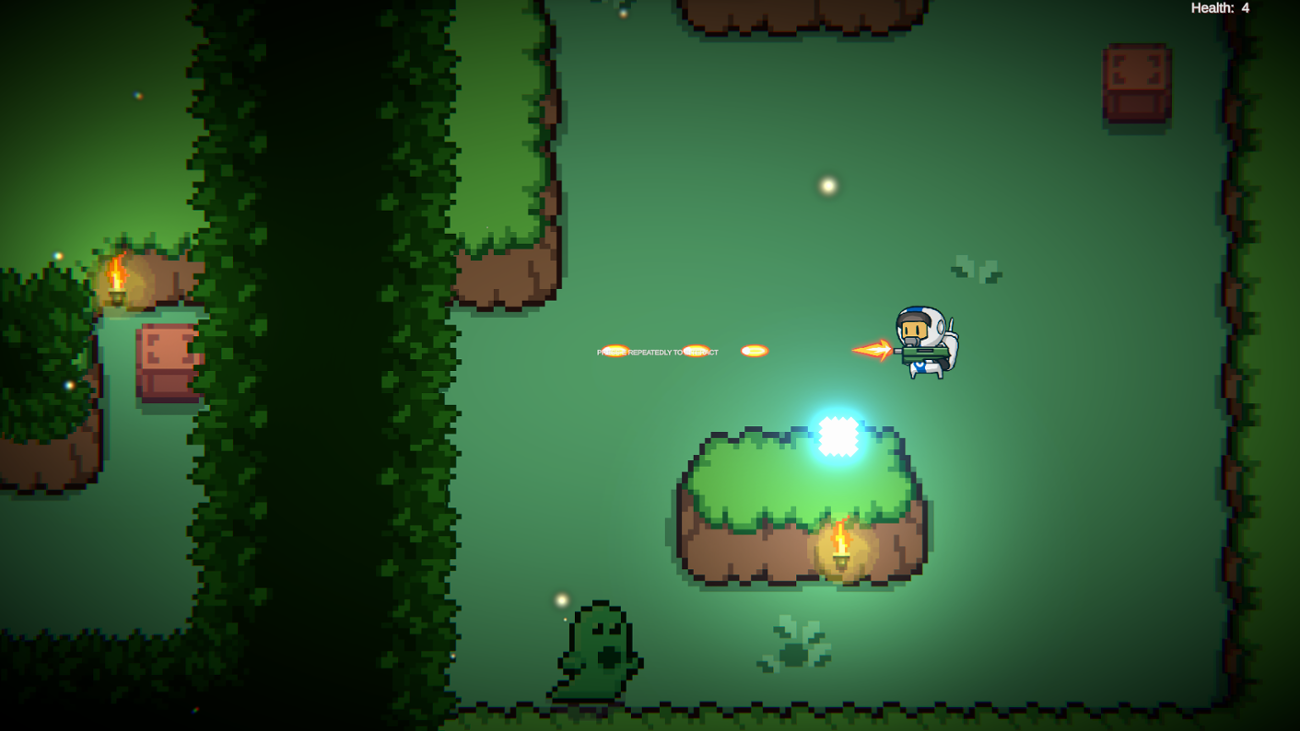This screenshot has height=731, width=1300.
Task: Click the rightmost fiery projectile
Action: (x=753, y=349)
